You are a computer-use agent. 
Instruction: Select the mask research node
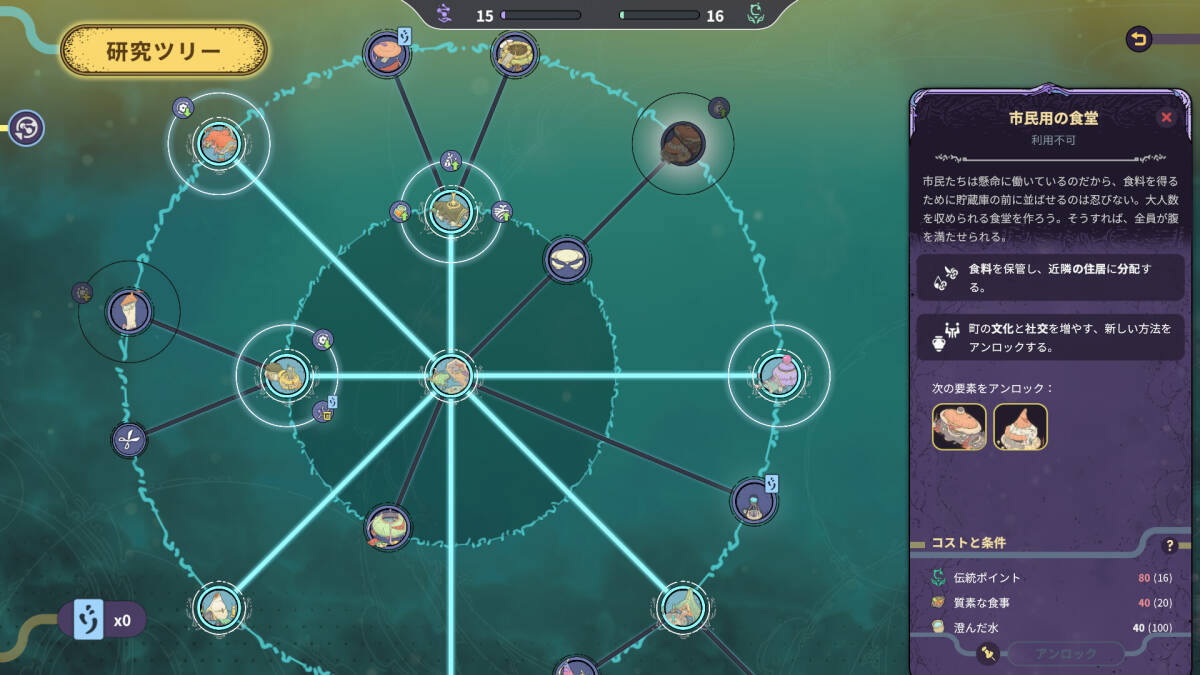coord(566,260)
